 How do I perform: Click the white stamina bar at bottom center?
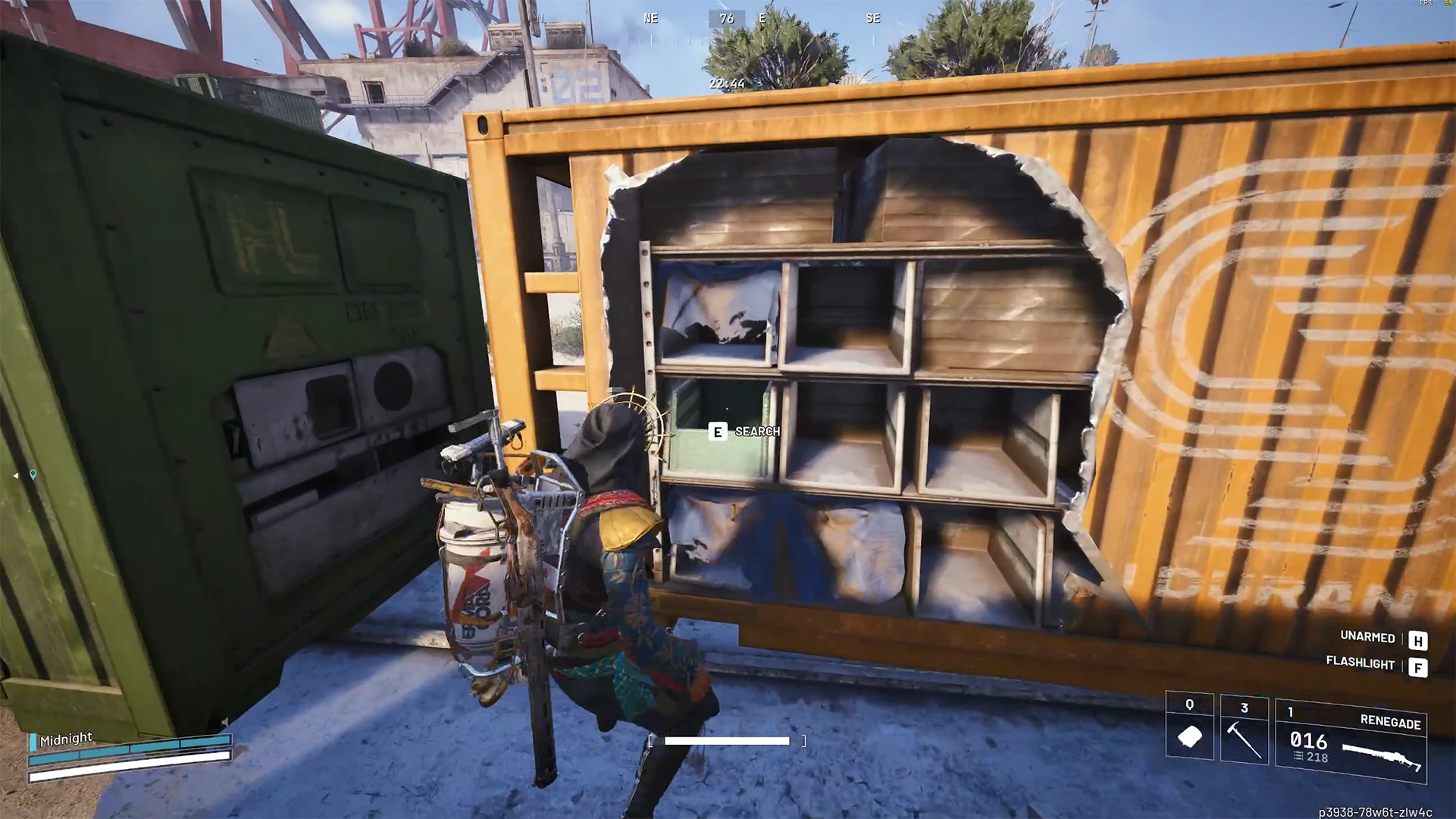click(726, 740)
